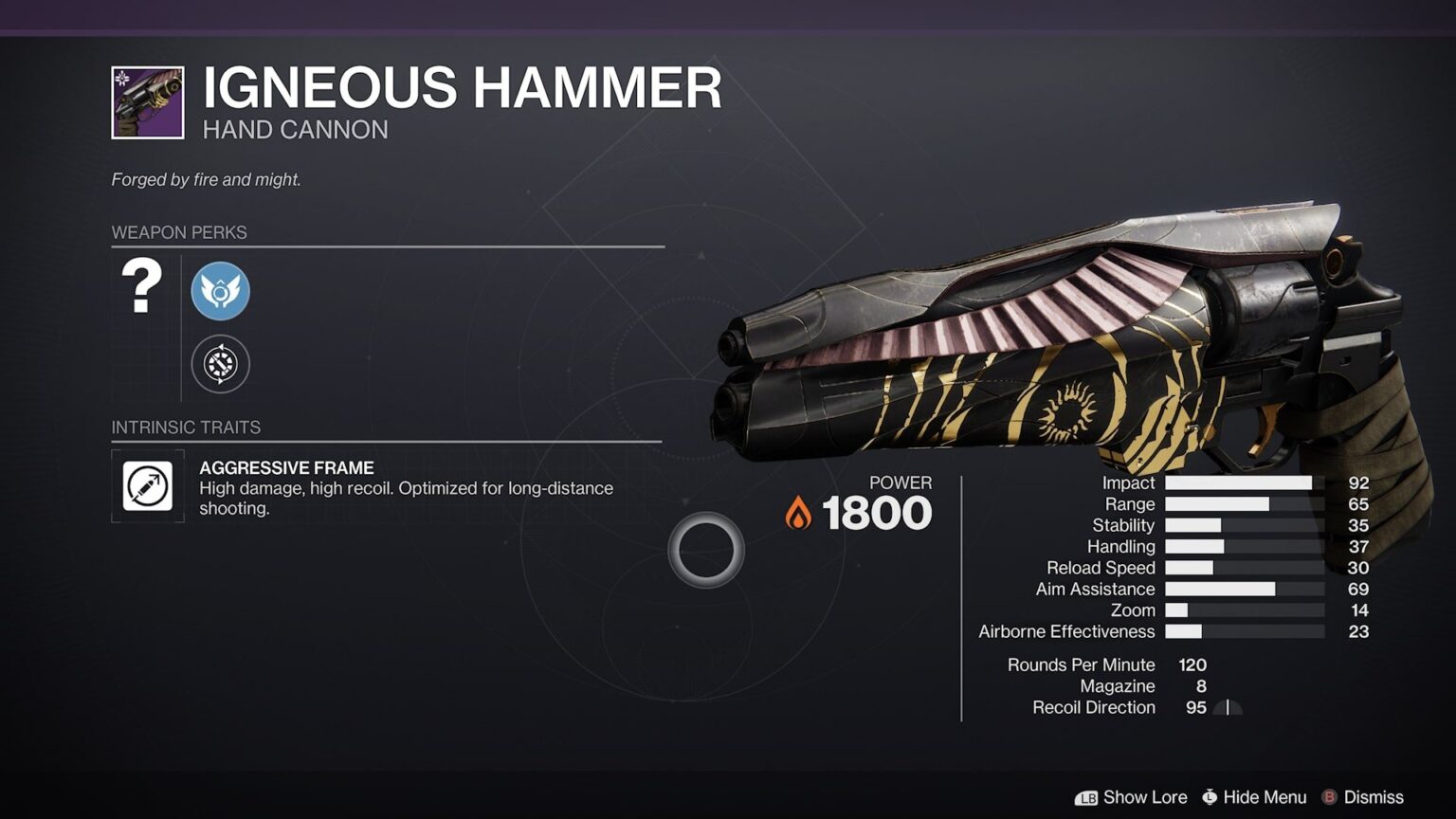This screenshot has width=1456, height=819.
Task: Select the Hand Cannon subtitle label
Action: (x=294, y=129)
